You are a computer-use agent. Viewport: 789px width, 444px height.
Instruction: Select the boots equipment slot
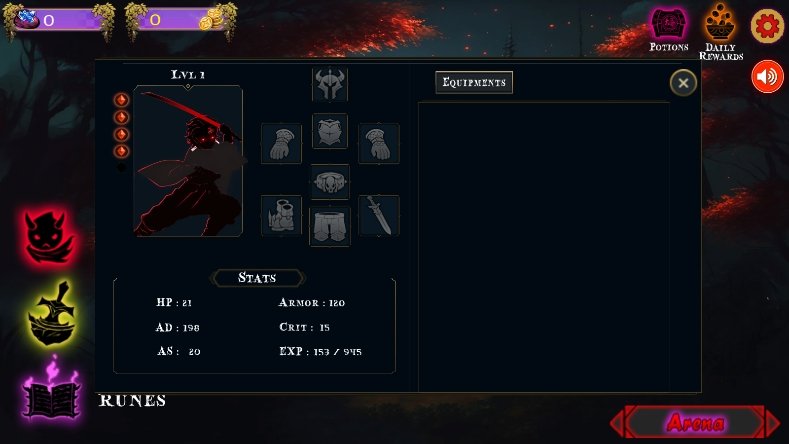pos(281,215)
